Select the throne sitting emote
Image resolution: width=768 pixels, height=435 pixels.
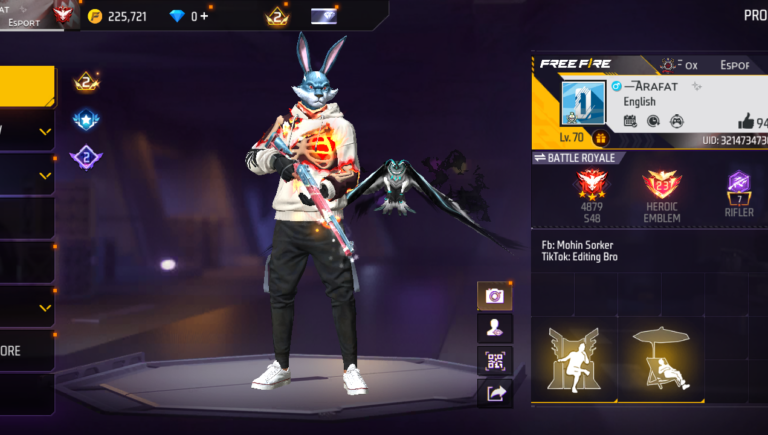(x=573, y=359)
